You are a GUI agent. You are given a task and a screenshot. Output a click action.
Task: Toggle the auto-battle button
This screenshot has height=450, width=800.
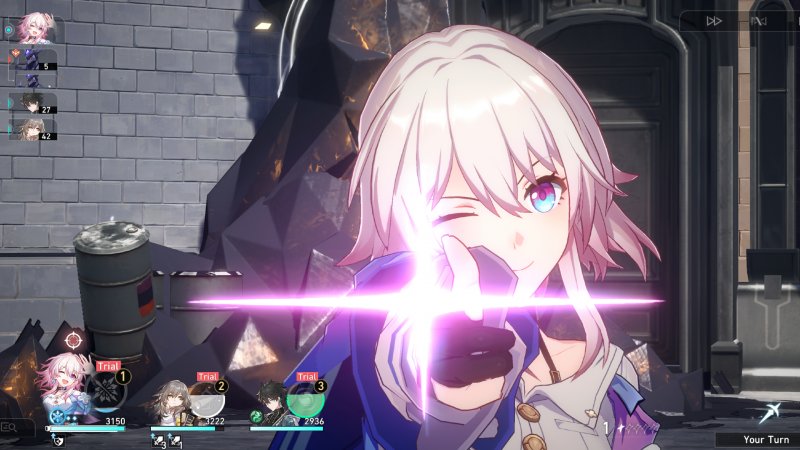[759, 21]
